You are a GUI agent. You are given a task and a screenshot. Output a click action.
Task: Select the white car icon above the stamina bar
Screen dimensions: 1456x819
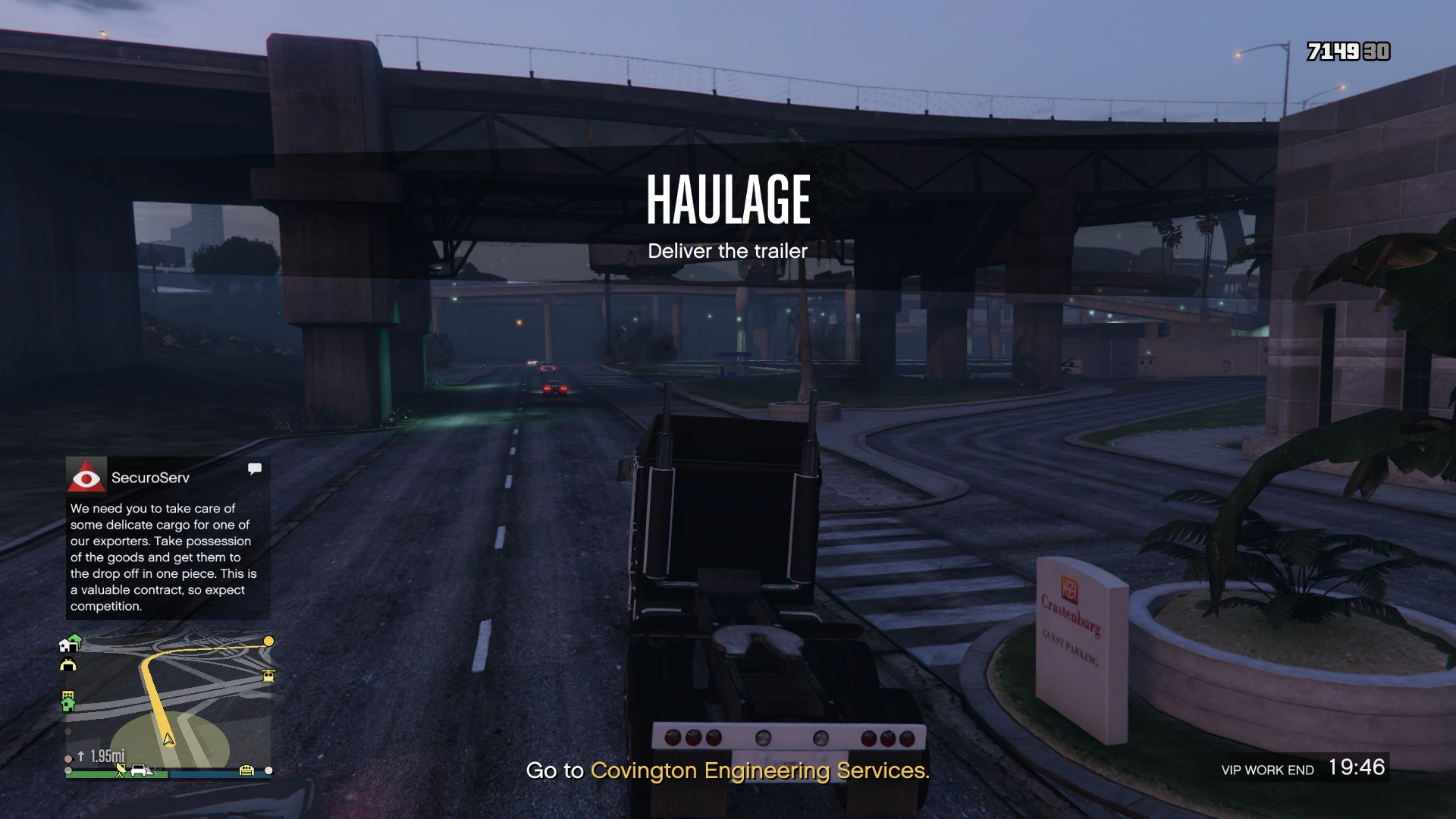(139, 770)
